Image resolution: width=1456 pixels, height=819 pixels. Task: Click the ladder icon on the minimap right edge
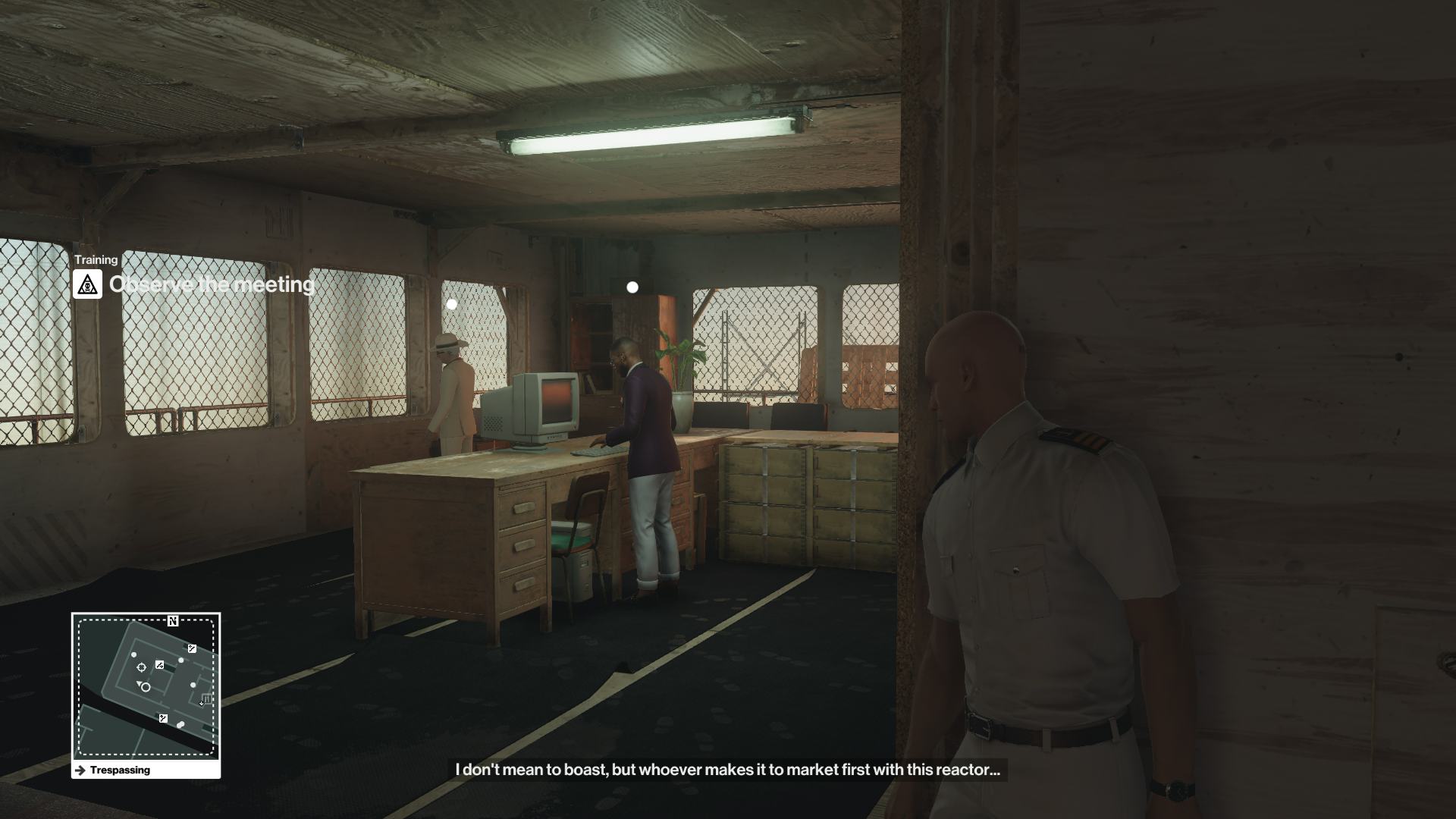click(x=206, y=698)
